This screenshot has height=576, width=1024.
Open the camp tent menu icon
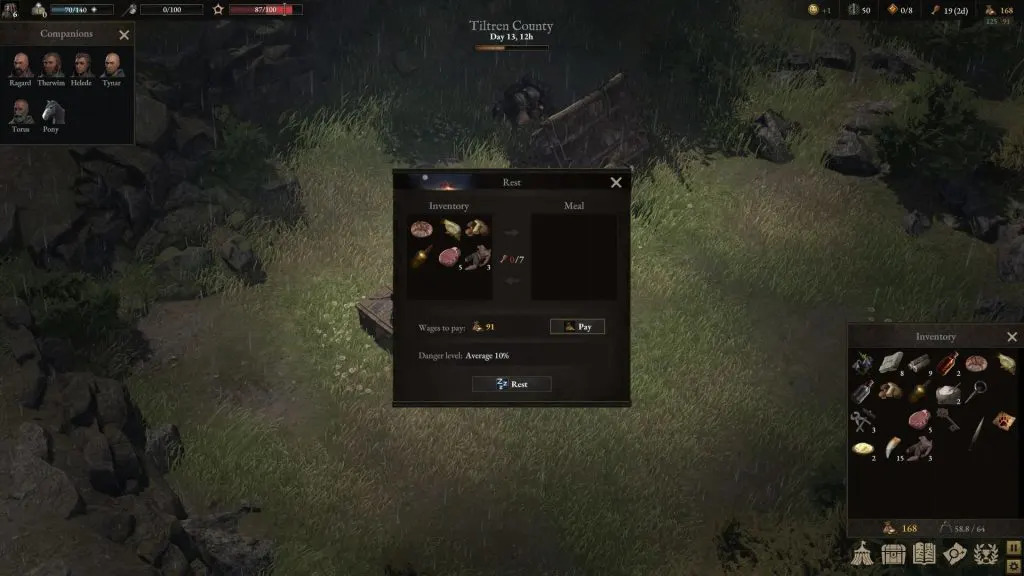[863, 552]
